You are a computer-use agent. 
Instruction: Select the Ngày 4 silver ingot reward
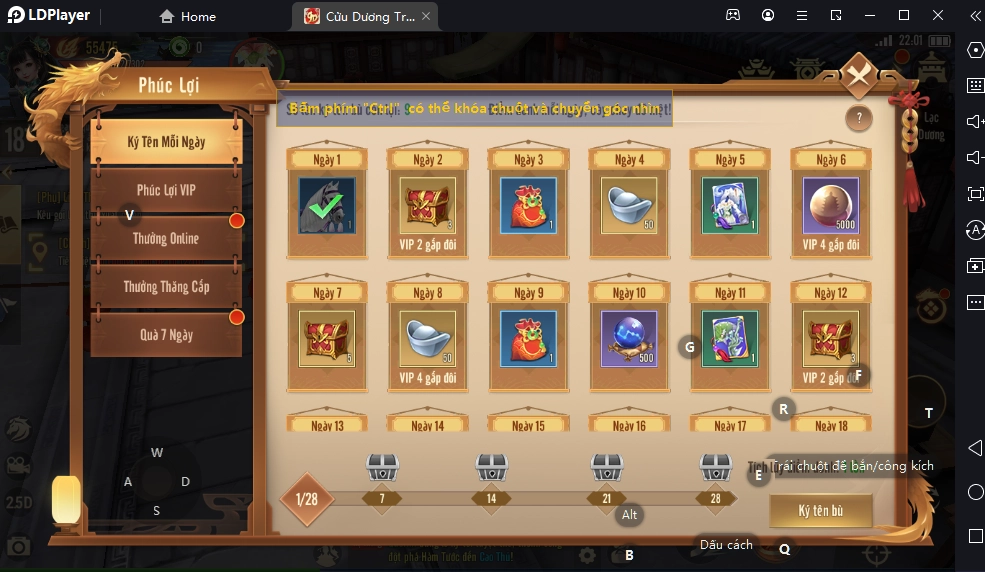click(x=629, y=206)
